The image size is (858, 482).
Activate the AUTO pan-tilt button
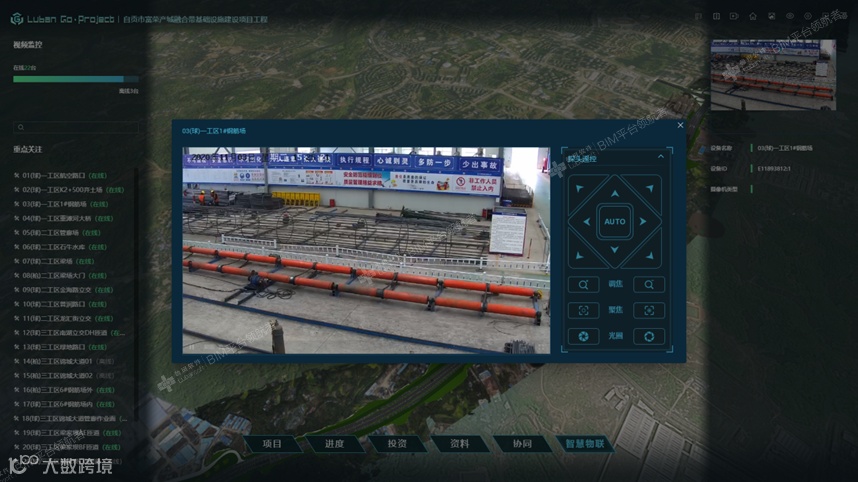coord(614,221)
